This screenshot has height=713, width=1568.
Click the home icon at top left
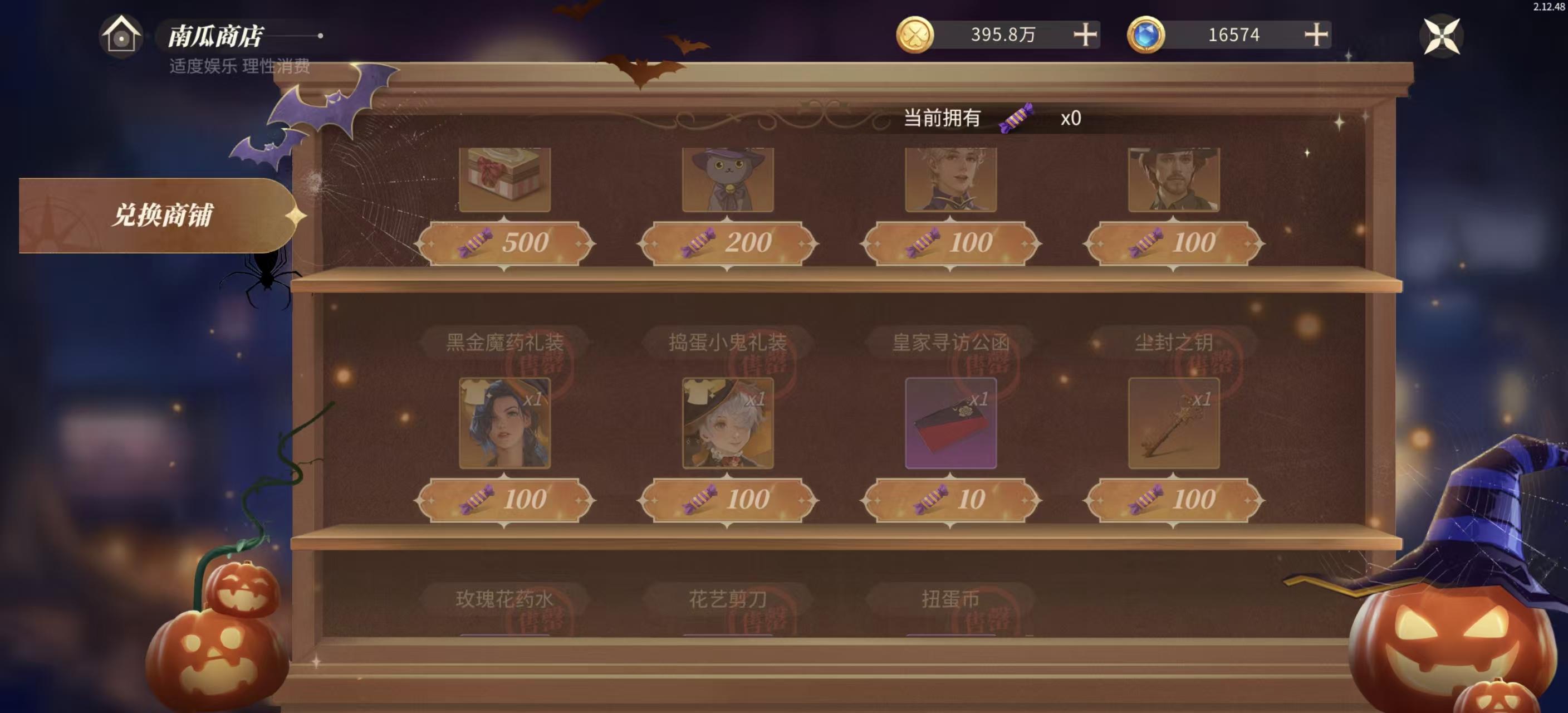click(120, 38)
